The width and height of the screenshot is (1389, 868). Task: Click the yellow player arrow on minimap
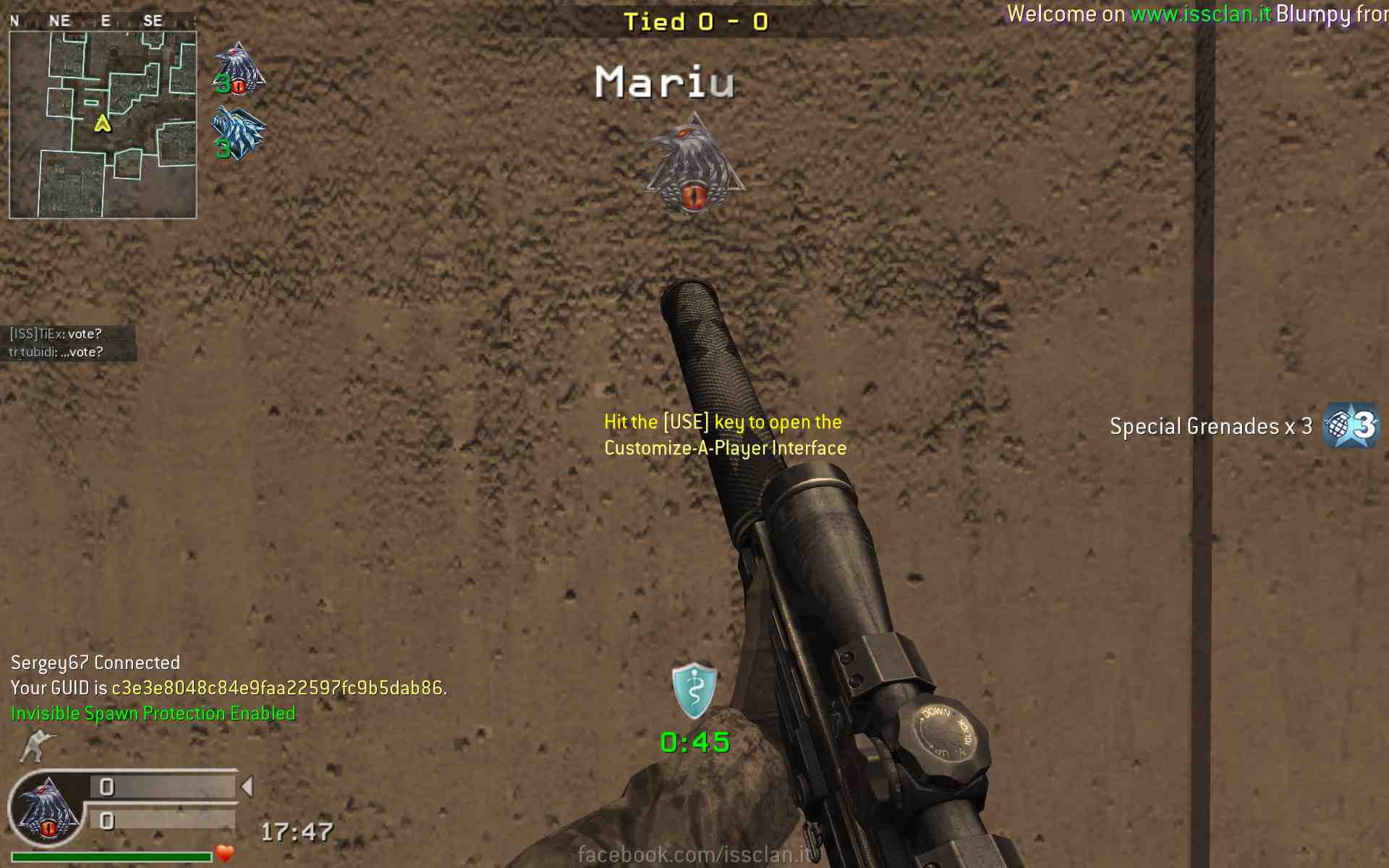tap(103, 124)
